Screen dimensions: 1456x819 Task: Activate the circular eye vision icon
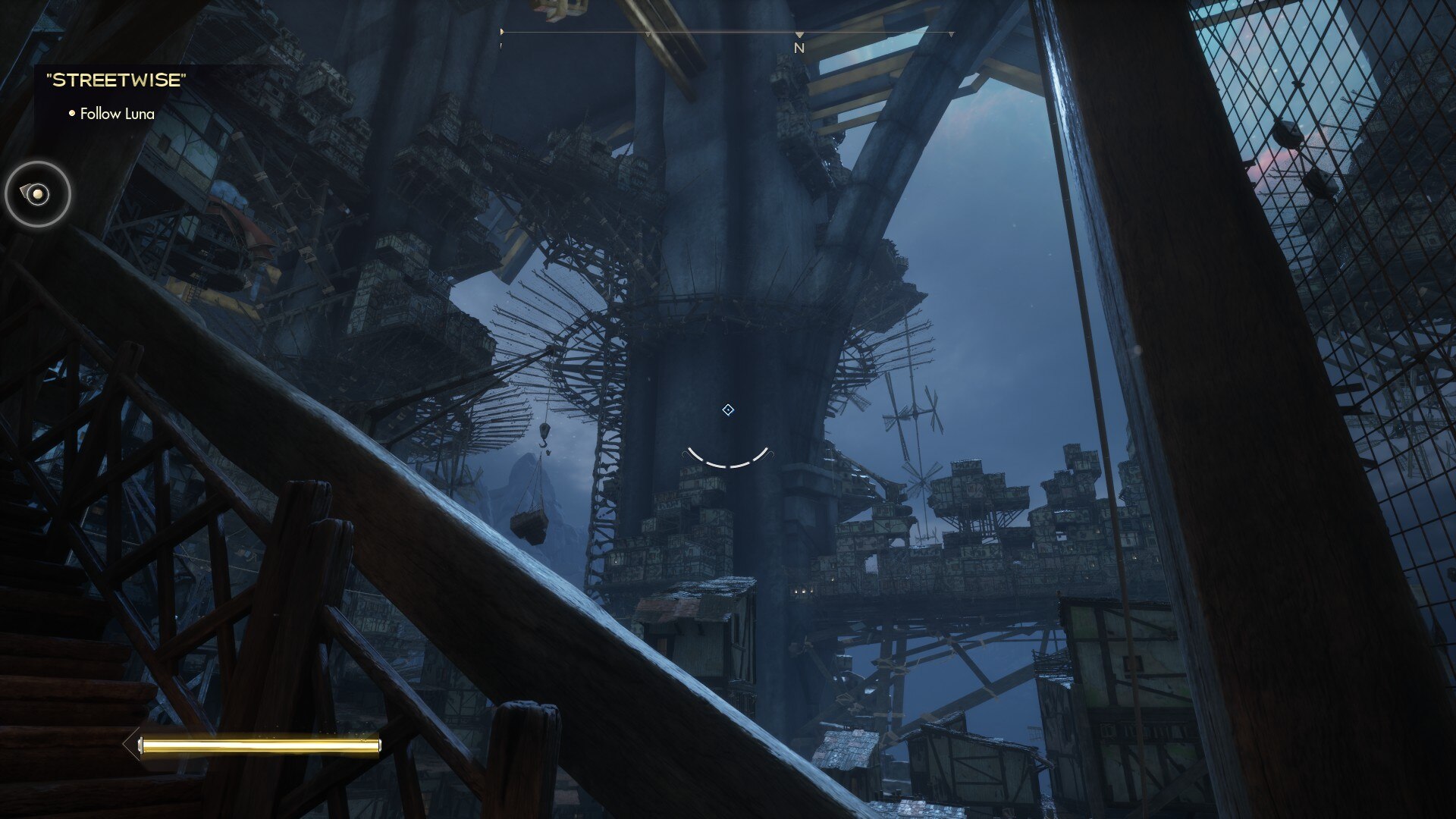(38, 194)
